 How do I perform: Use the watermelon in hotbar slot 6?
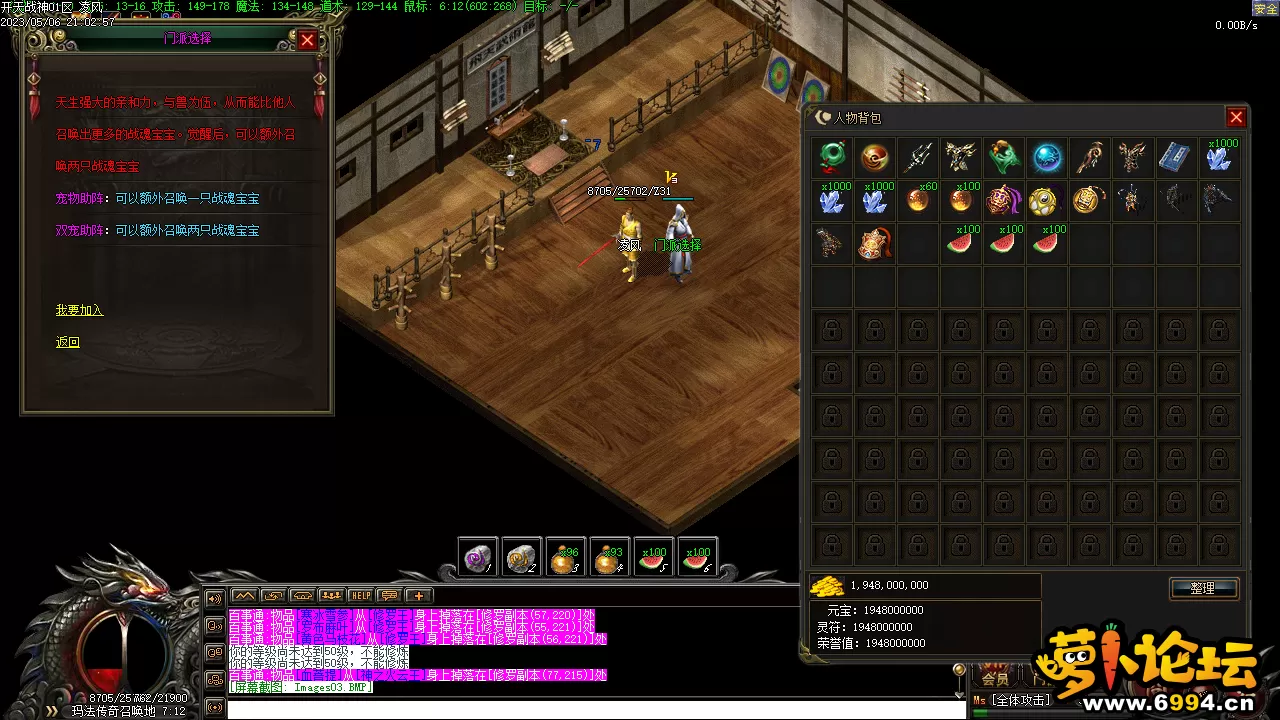[x=697, y=559]
